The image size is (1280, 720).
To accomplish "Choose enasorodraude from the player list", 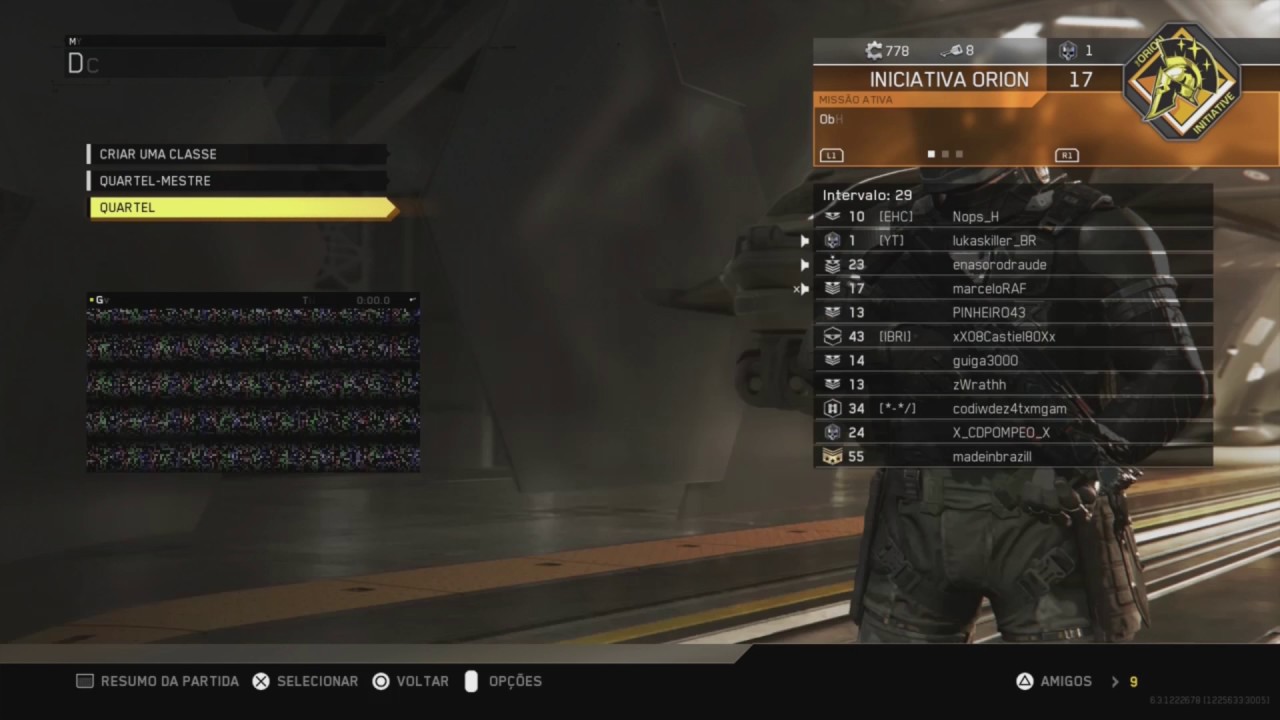I will [x=1012, y=265].
